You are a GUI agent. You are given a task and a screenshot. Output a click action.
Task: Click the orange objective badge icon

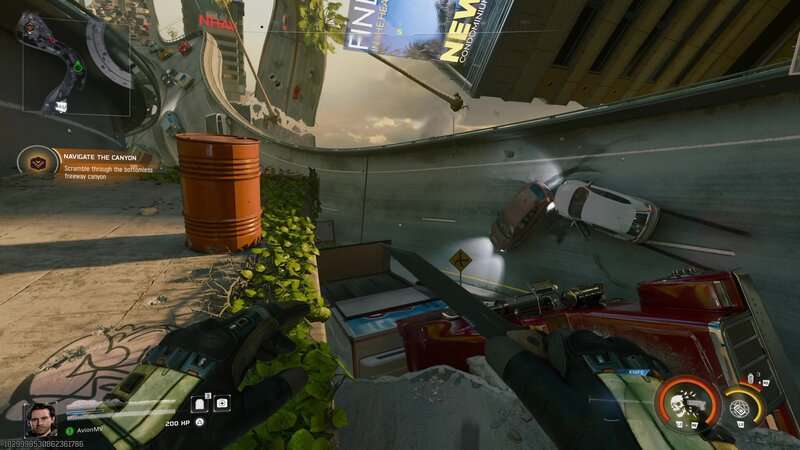37,161
